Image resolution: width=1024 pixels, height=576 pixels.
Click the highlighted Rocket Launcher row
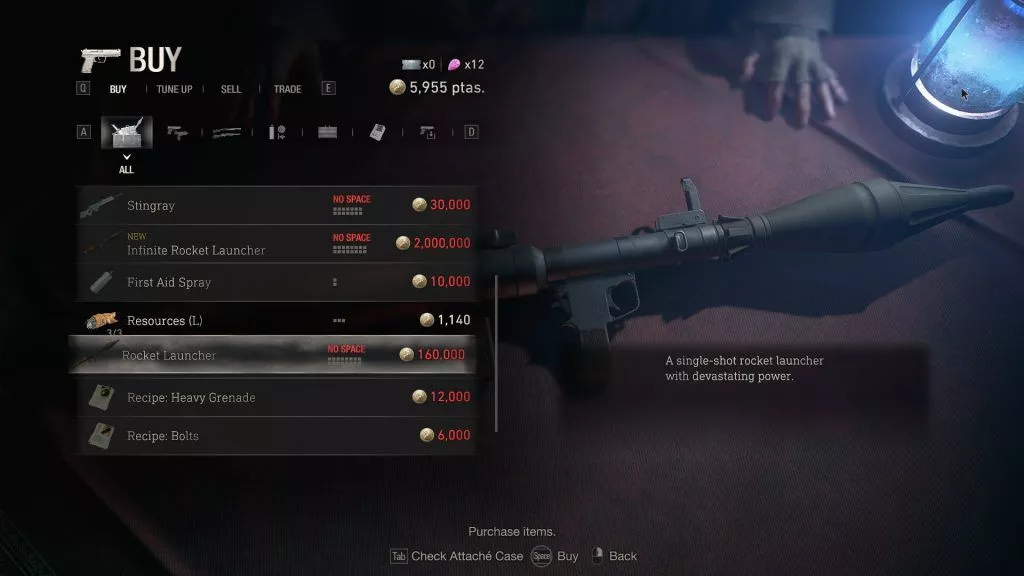coord(272,355)
